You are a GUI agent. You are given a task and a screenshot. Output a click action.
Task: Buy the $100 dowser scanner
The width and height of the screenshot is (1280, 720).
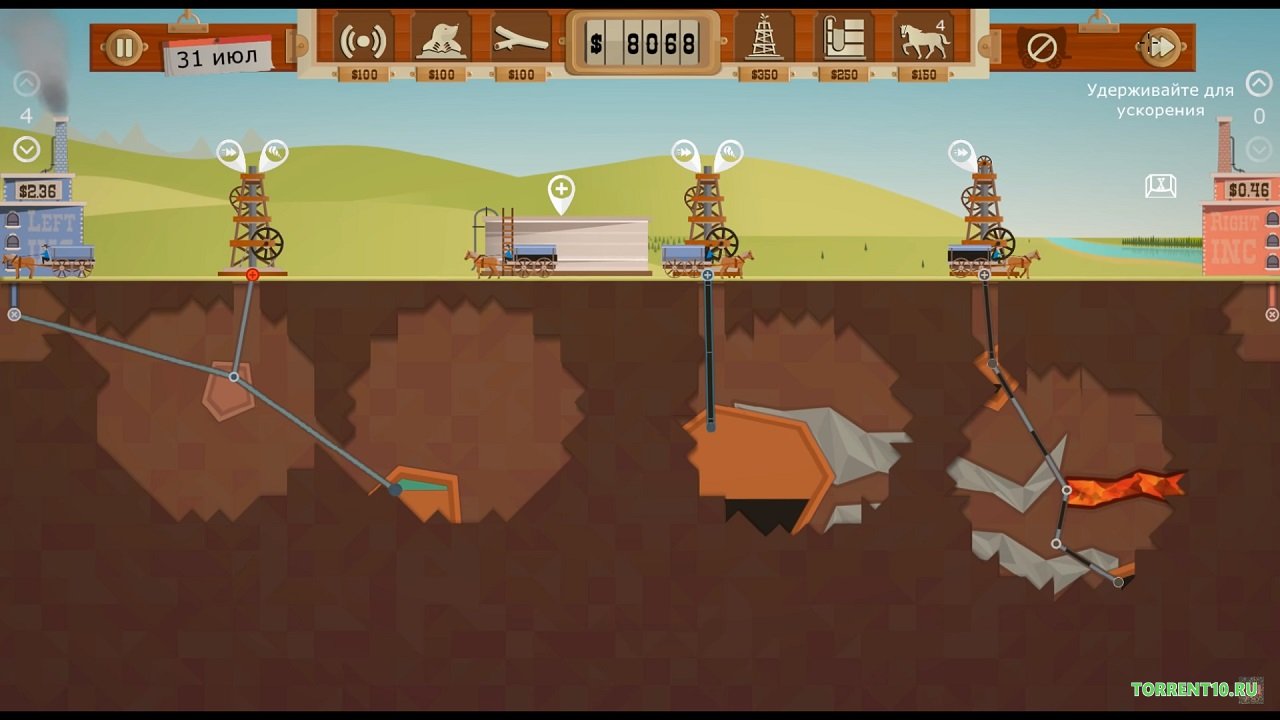click(363, 42)
